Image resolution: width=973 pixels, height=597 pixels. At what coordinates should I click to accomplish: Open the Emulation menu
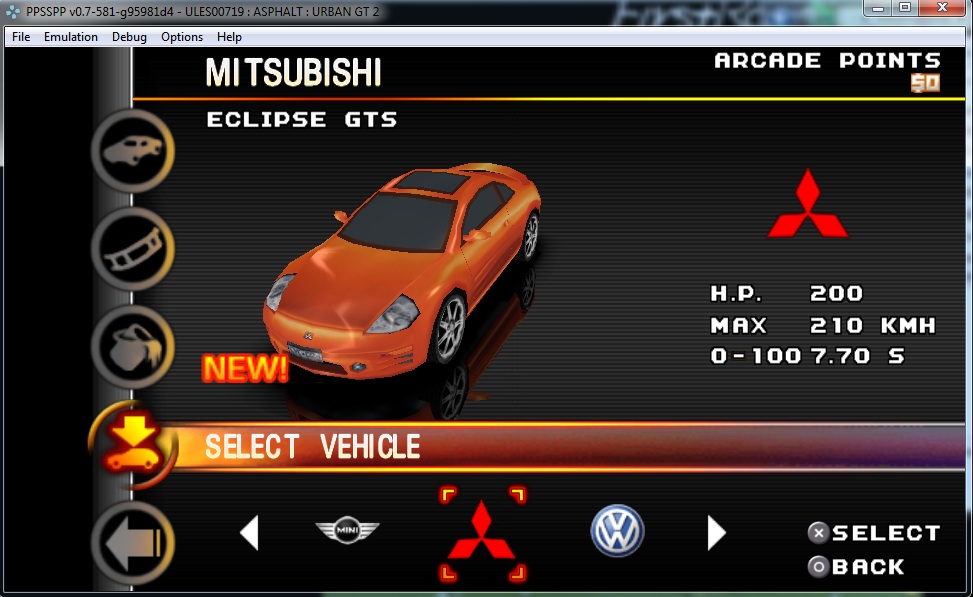(71, 37)
